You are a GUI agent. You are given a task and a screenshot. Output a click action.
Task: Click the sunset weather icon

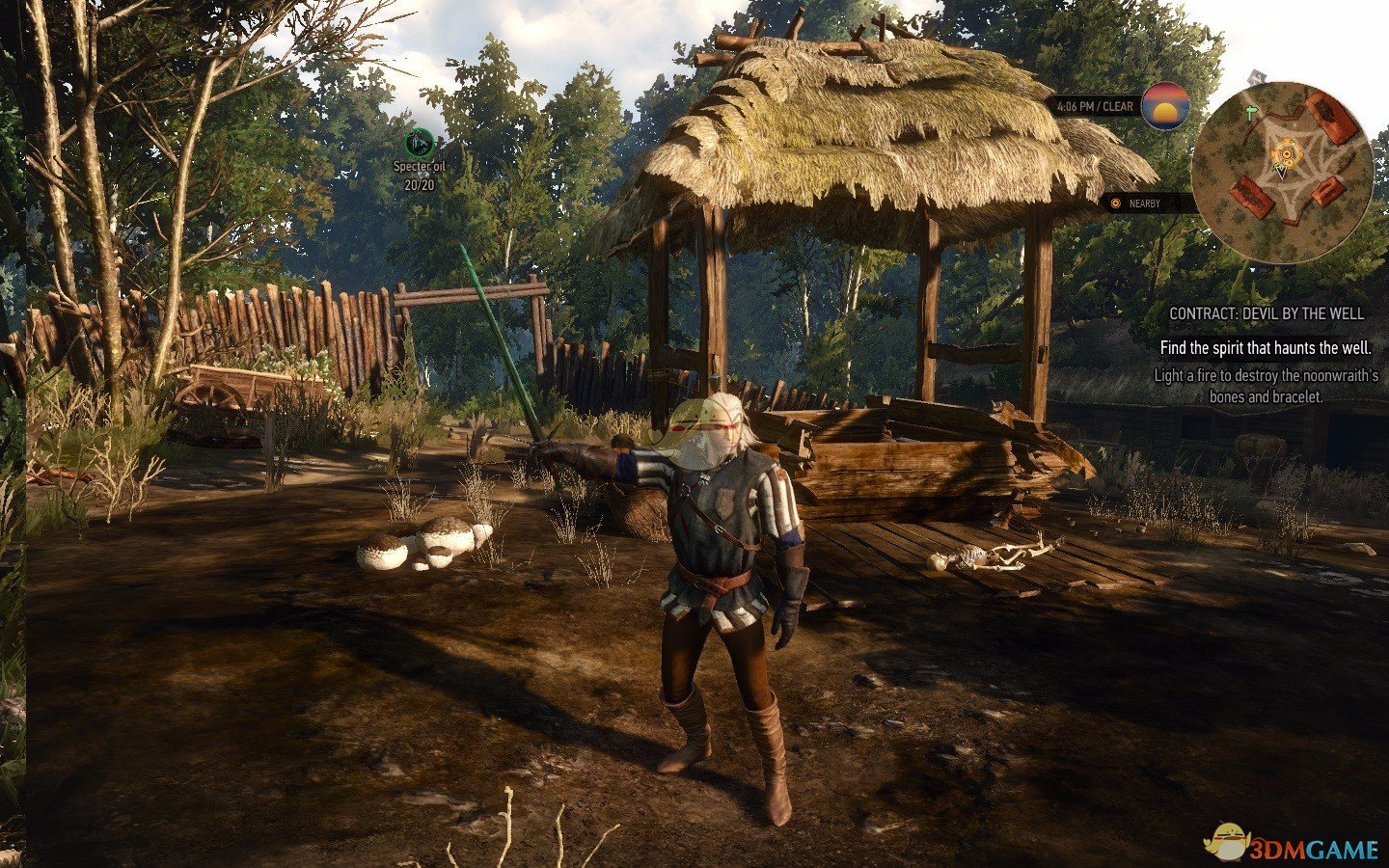pos(1167,107)
